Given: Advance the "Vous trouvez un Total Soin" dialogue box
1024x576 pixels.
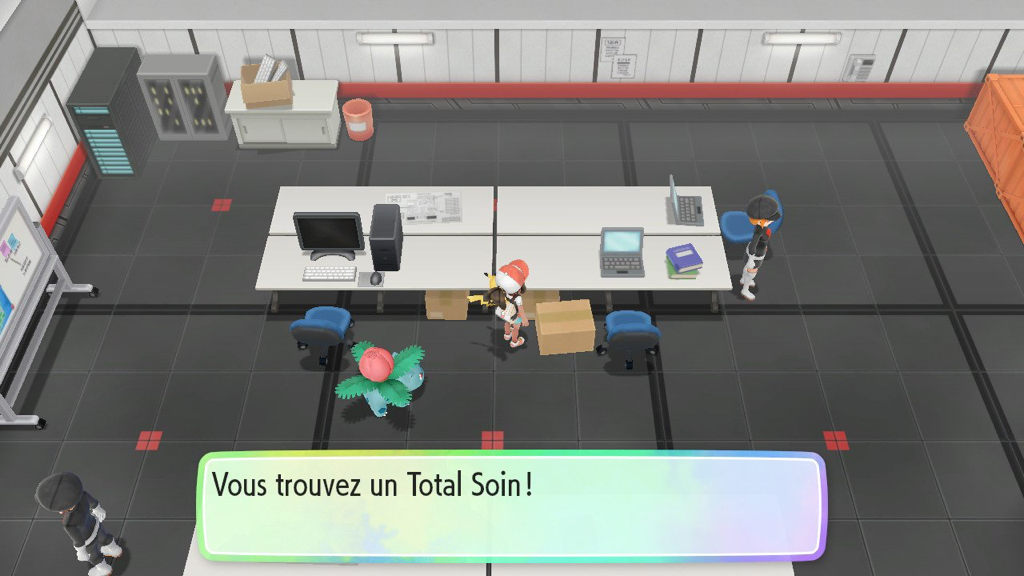Looking at the screenshot, I should pyautogui.click(x=511, y=507).
